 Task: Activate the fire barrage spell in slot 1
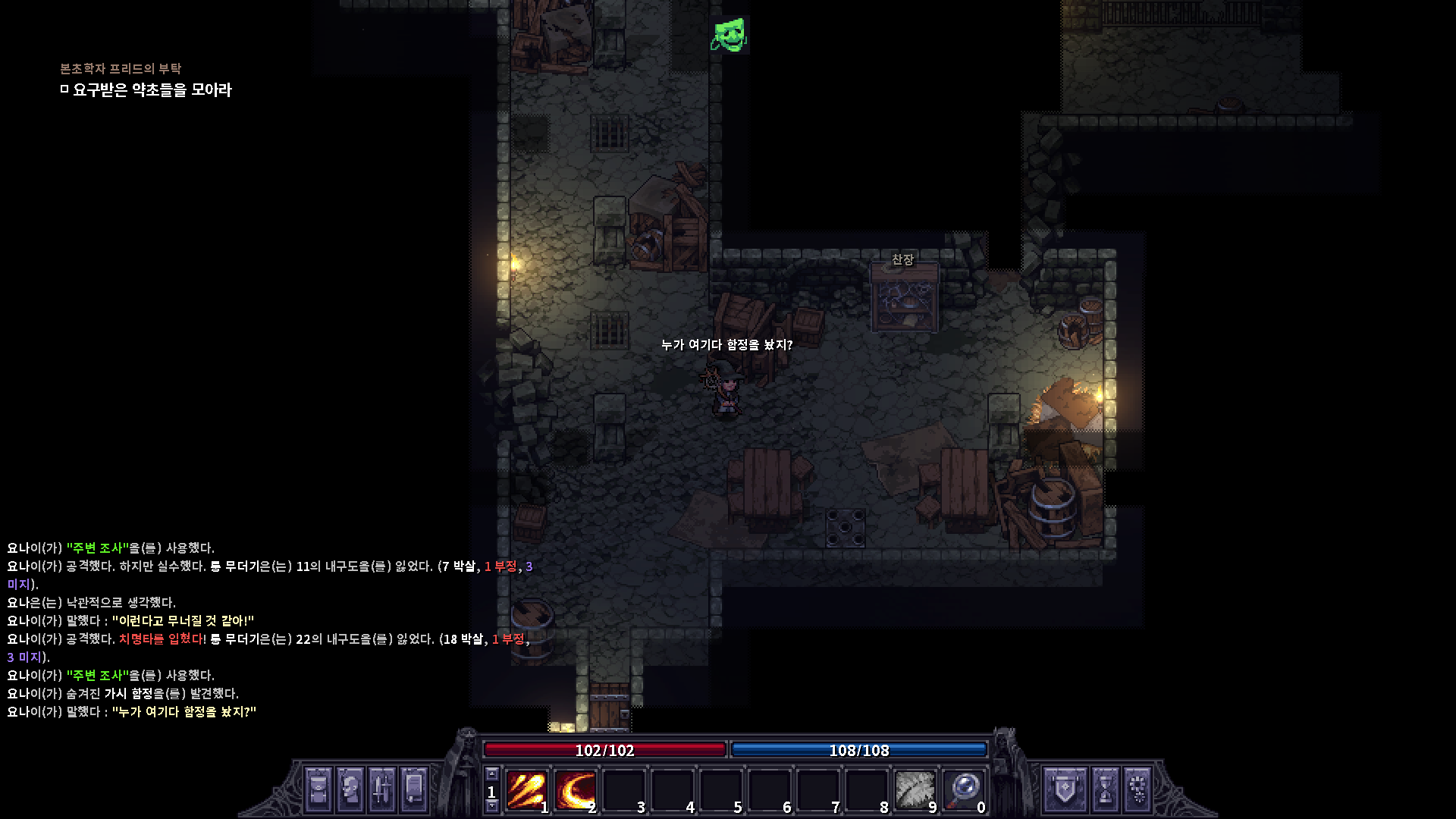[526, 790]
